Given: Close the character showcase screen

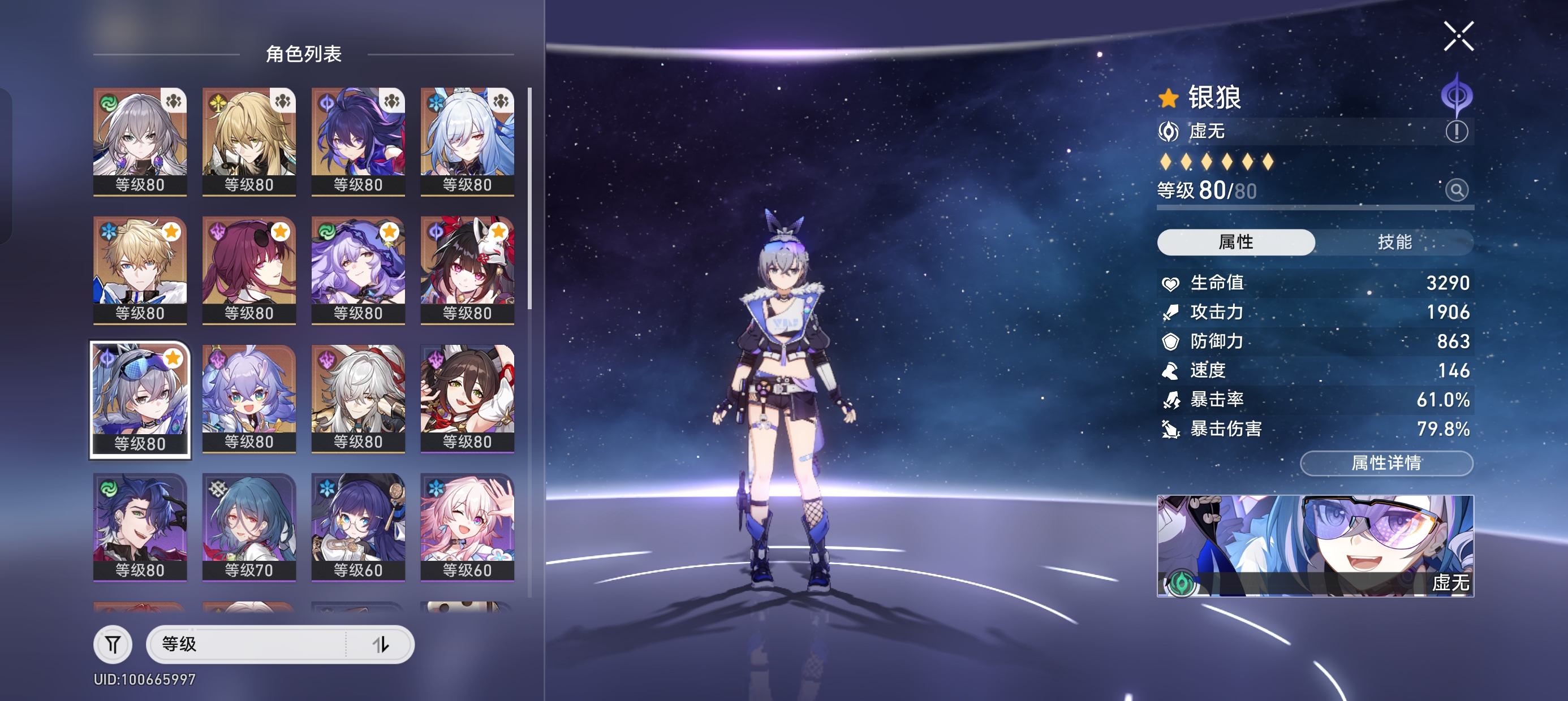Looking at the screenshot, I should (x=1458, y=37).
